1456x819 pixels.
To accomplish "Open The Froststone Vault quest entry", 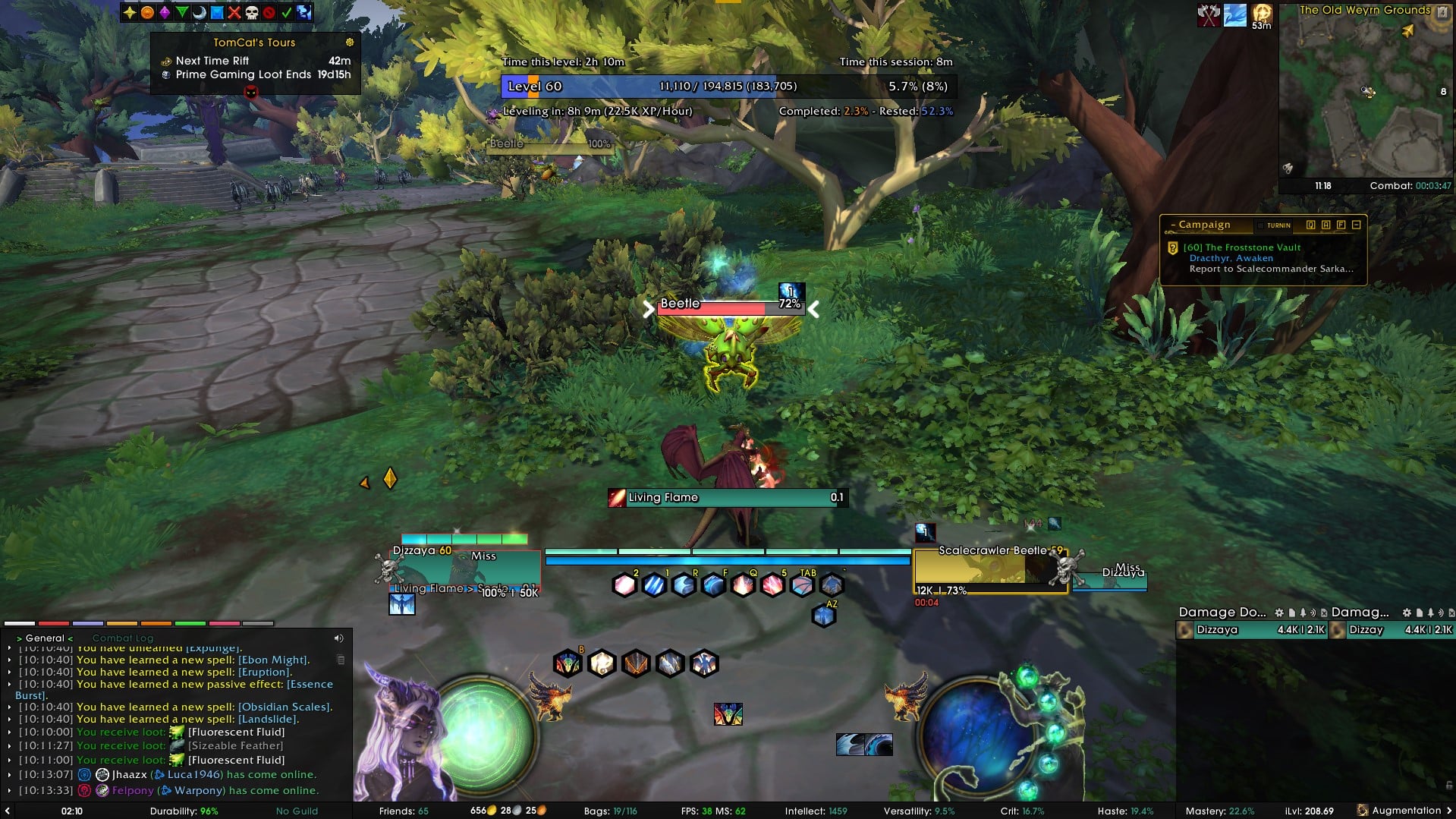I will click(1241, 247).
